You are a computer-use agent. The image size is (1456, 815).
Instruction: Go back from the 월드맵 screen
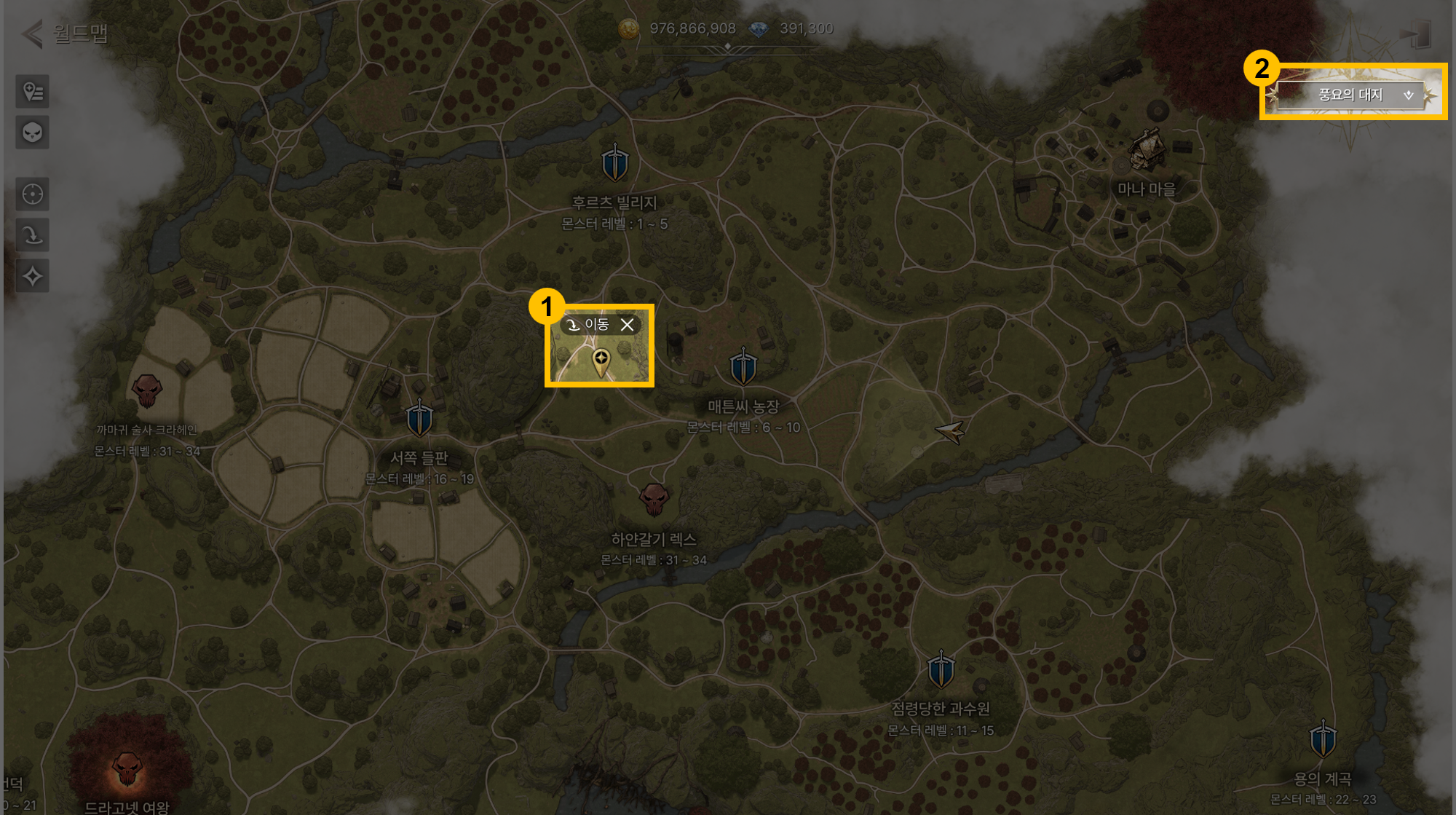point(32,34)
